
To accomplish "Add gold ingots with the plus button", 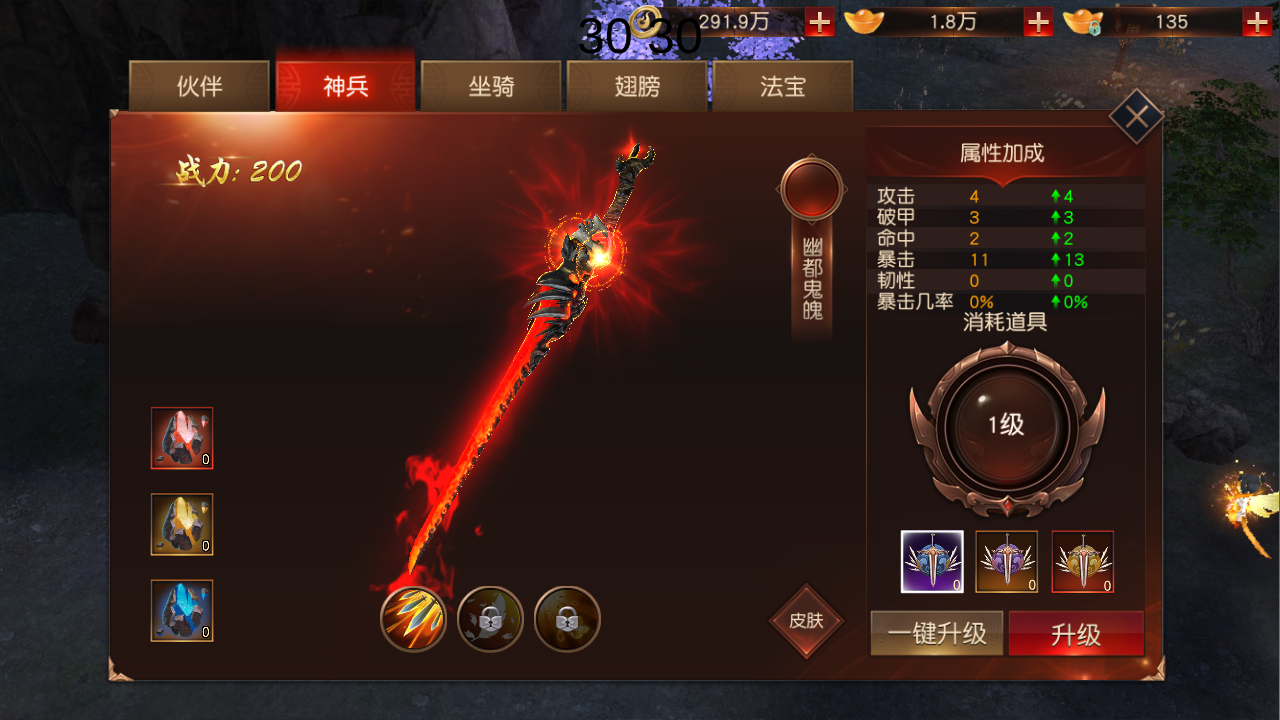I will point(1038,22).
